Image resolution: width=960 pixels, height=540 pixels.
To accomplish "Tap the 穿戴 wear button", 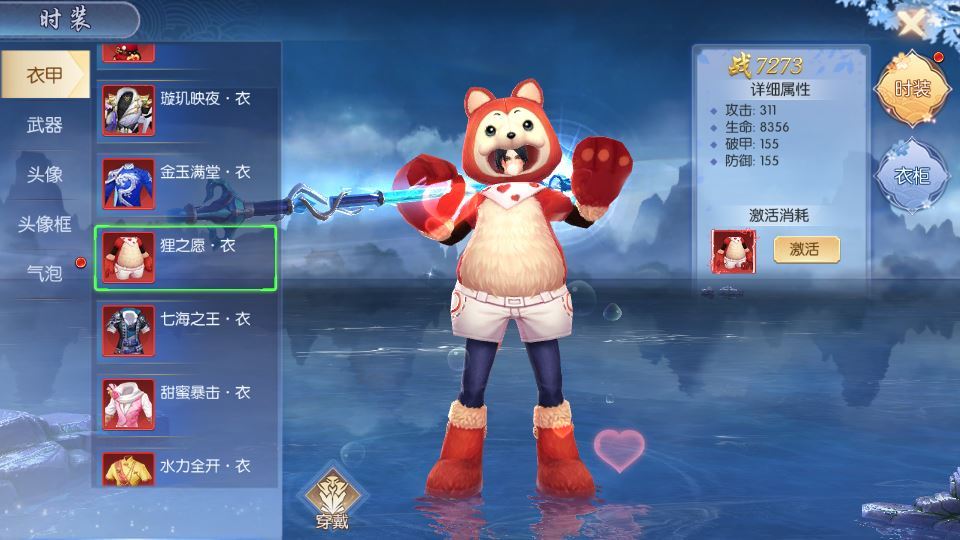I will pos(331,497).
